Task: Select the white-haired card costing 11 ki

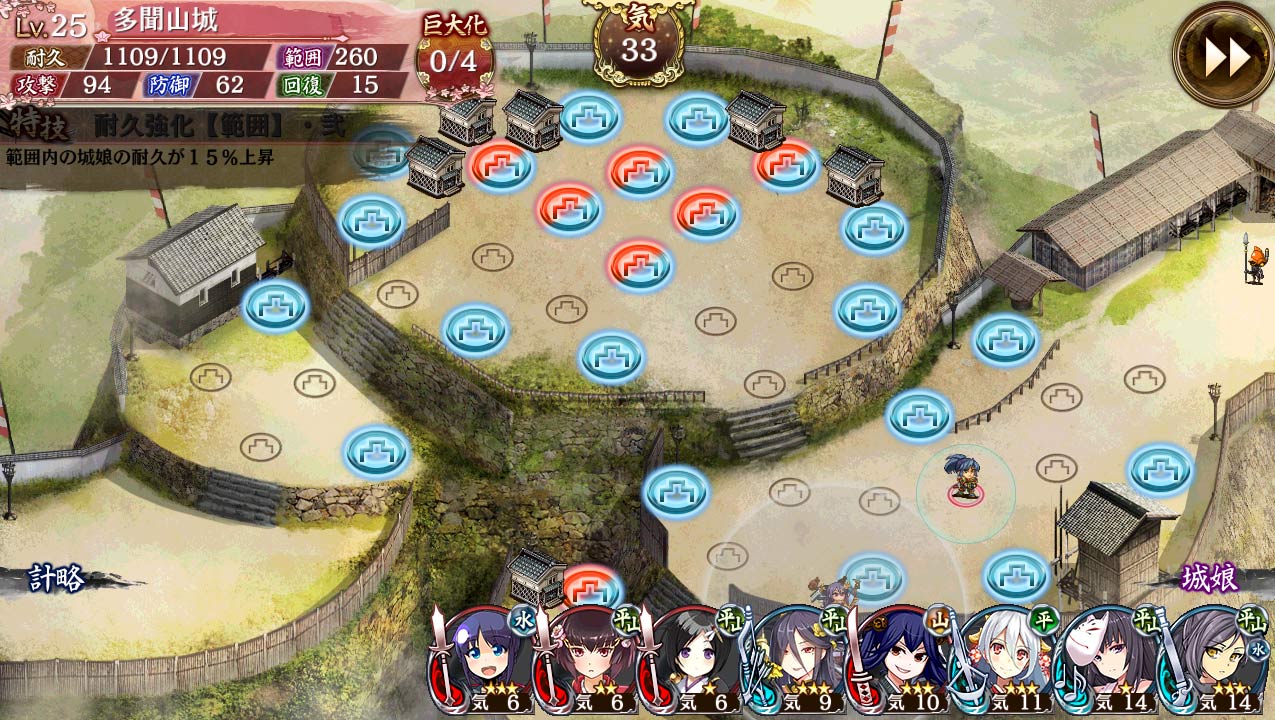Action: (x=1005, y=660)
